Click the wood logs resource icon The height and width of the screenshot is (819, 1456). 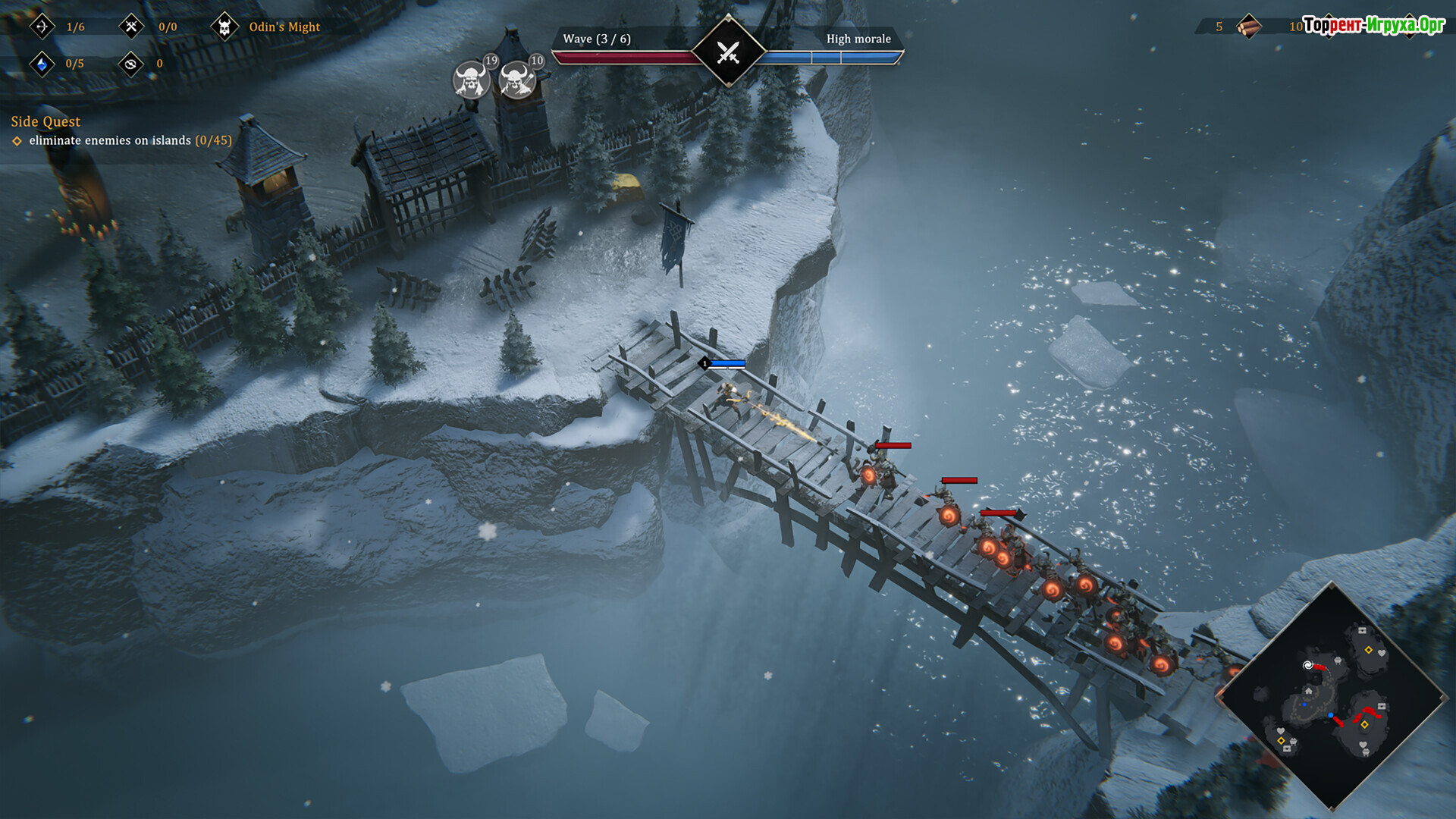[1248, 27]
